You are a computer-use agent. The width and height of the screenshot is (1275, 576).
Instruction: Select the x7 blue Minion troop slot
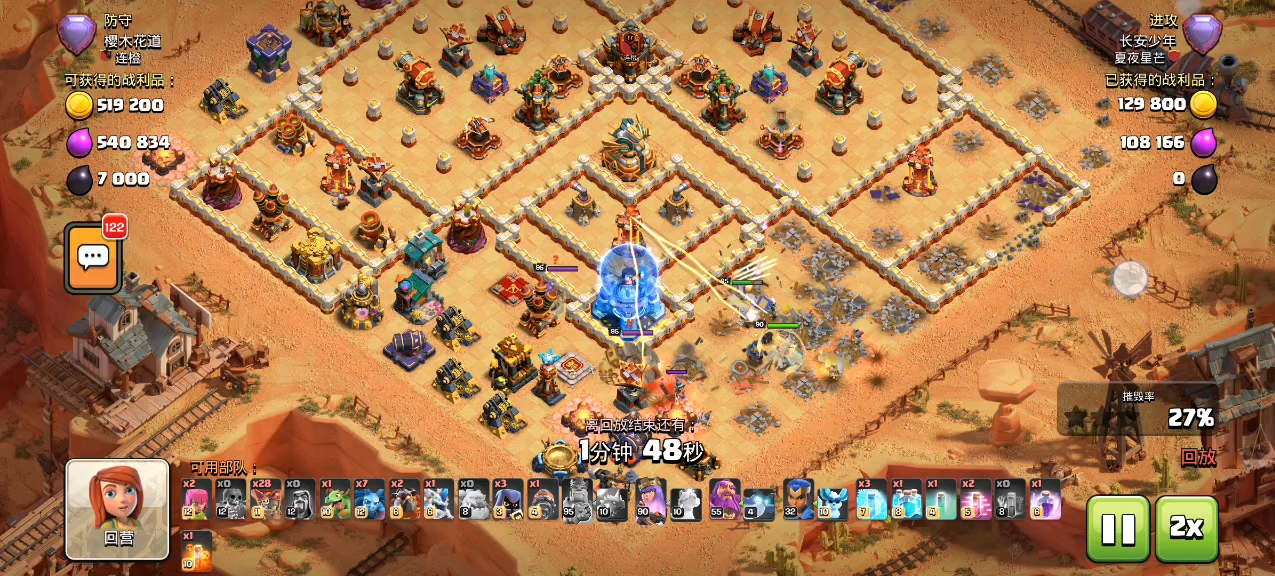(369, 498)
